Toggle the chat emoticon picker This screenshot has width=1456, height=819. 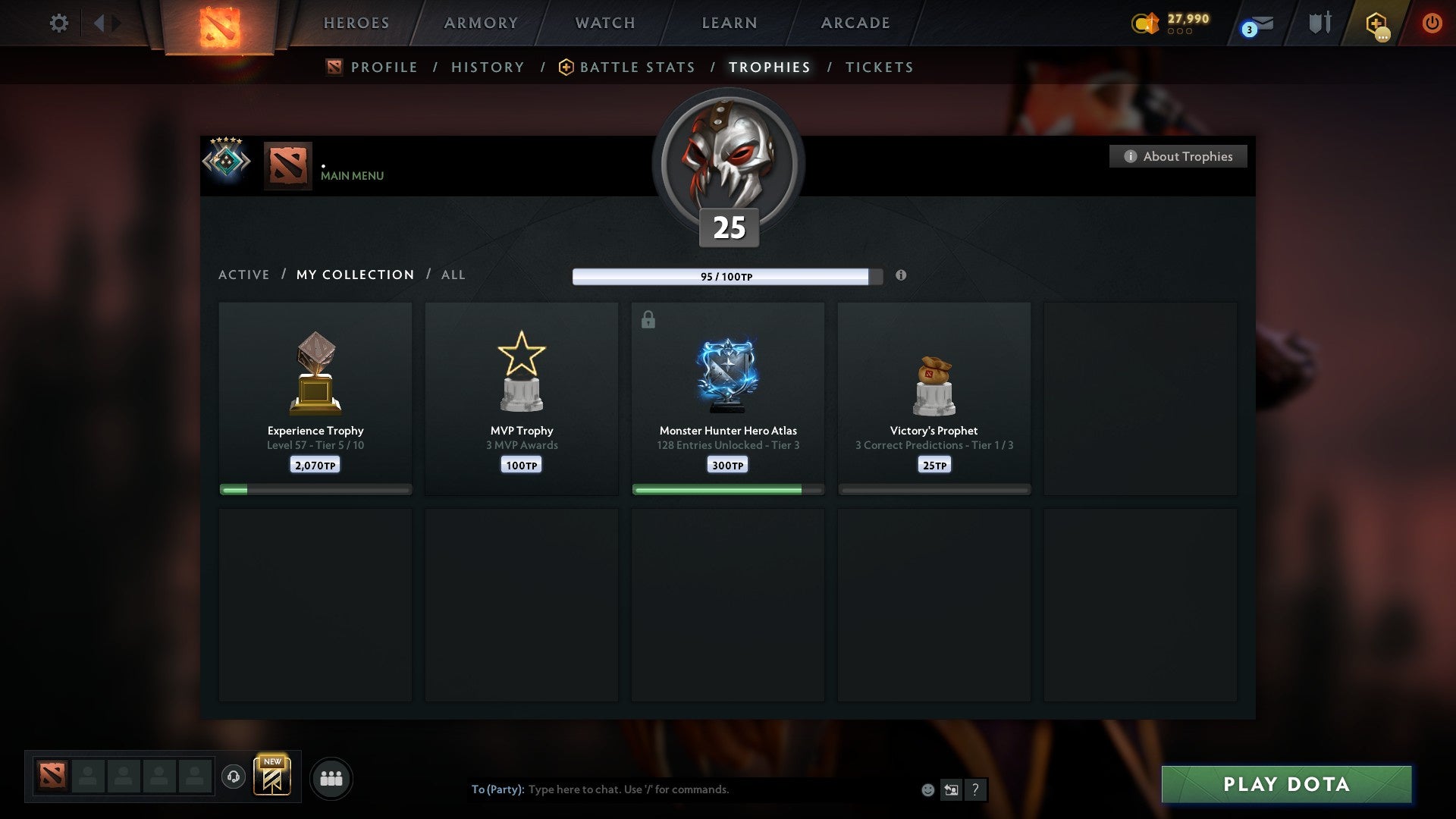[x=928, y=789]
